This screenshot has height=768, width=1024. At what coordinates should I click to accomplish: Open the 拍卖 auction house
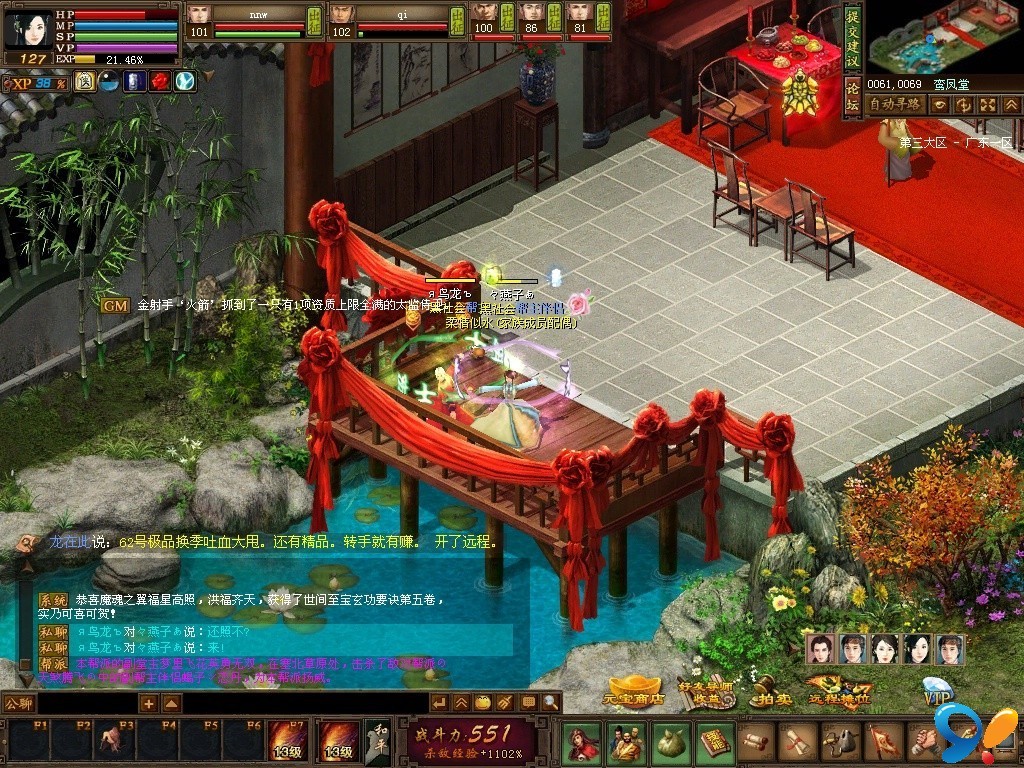point(769,692)
